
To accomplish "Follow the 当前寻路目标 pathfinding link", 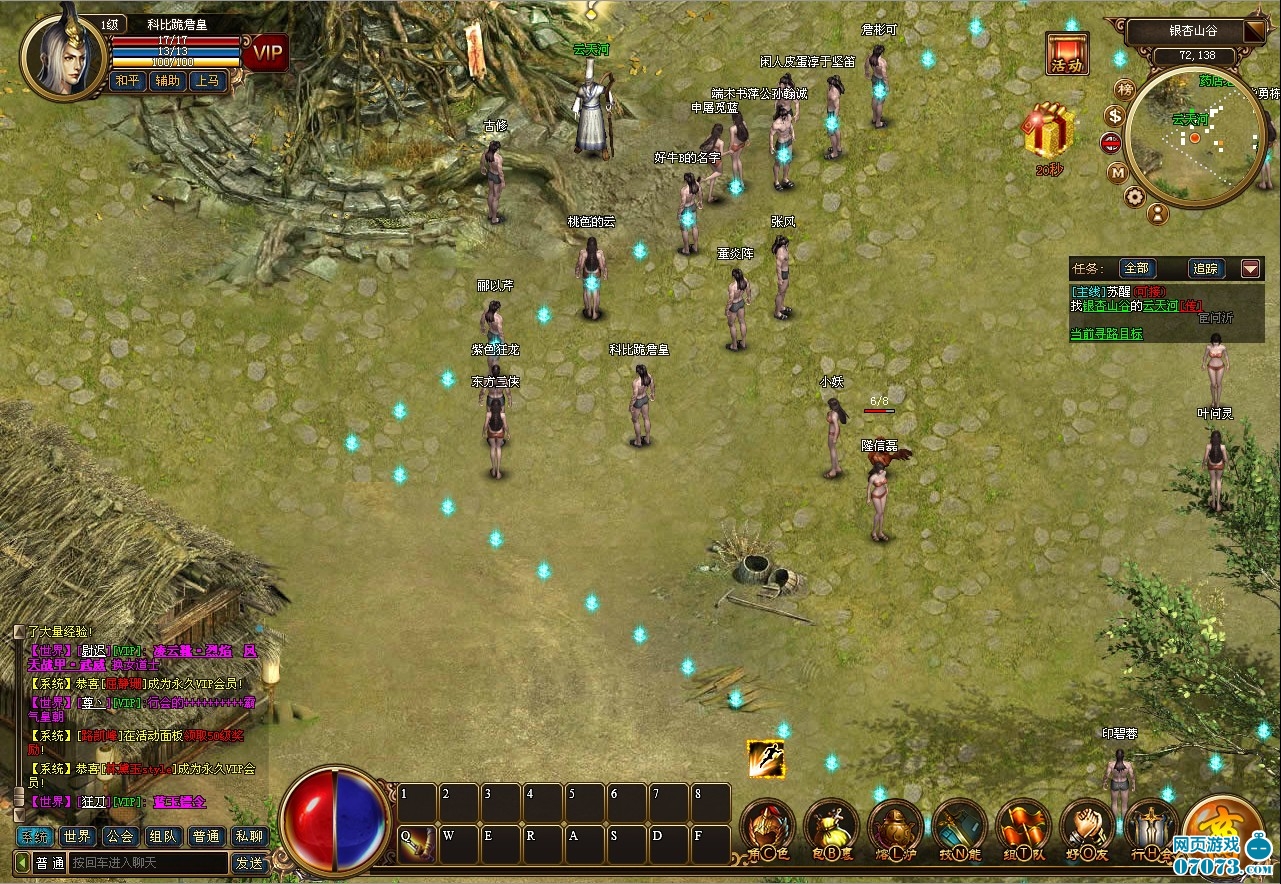I will pyautogui.click(x=1106, y=334).
